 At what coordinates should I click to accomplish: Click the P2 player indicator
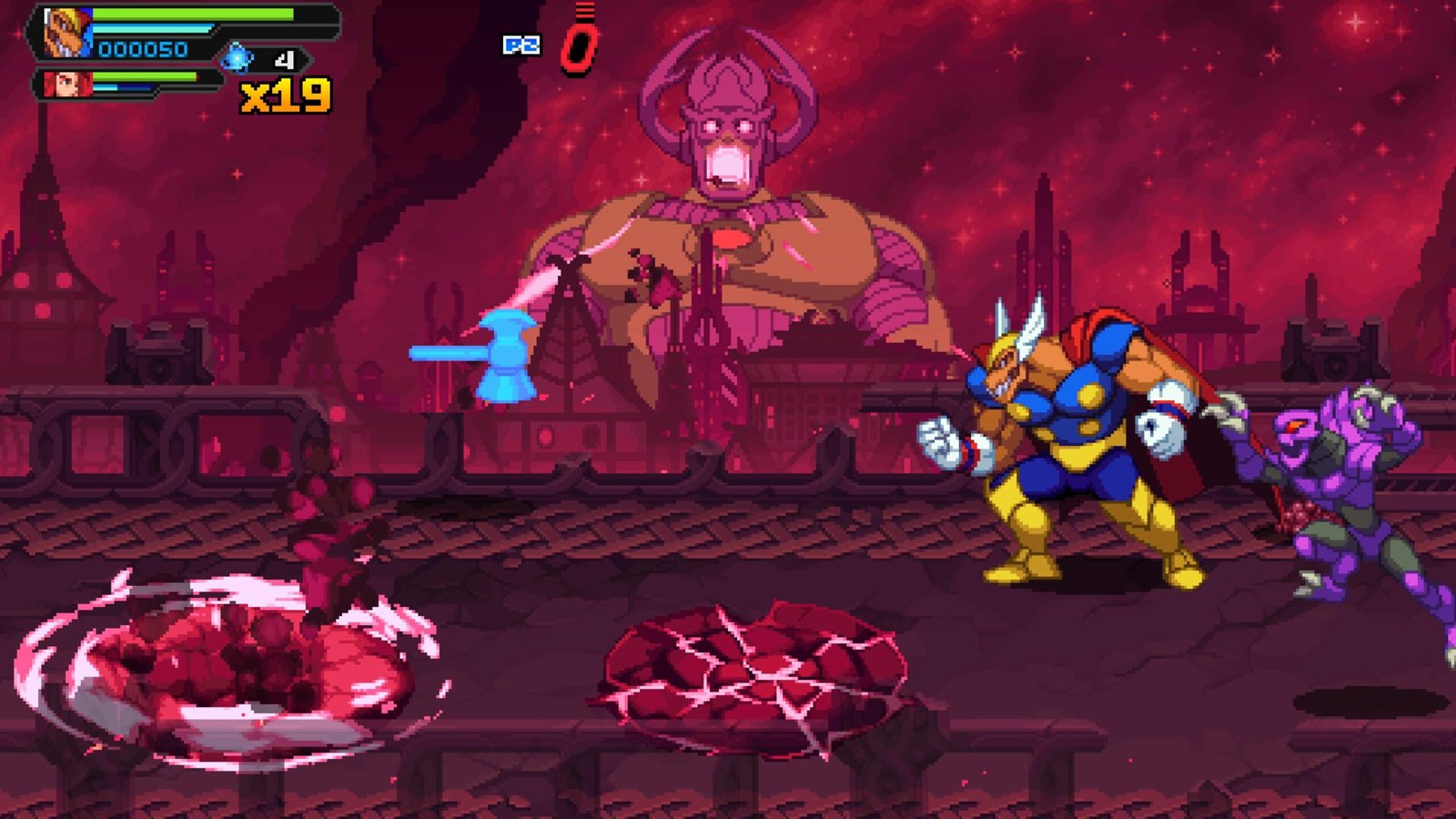(x=521, y=45)
